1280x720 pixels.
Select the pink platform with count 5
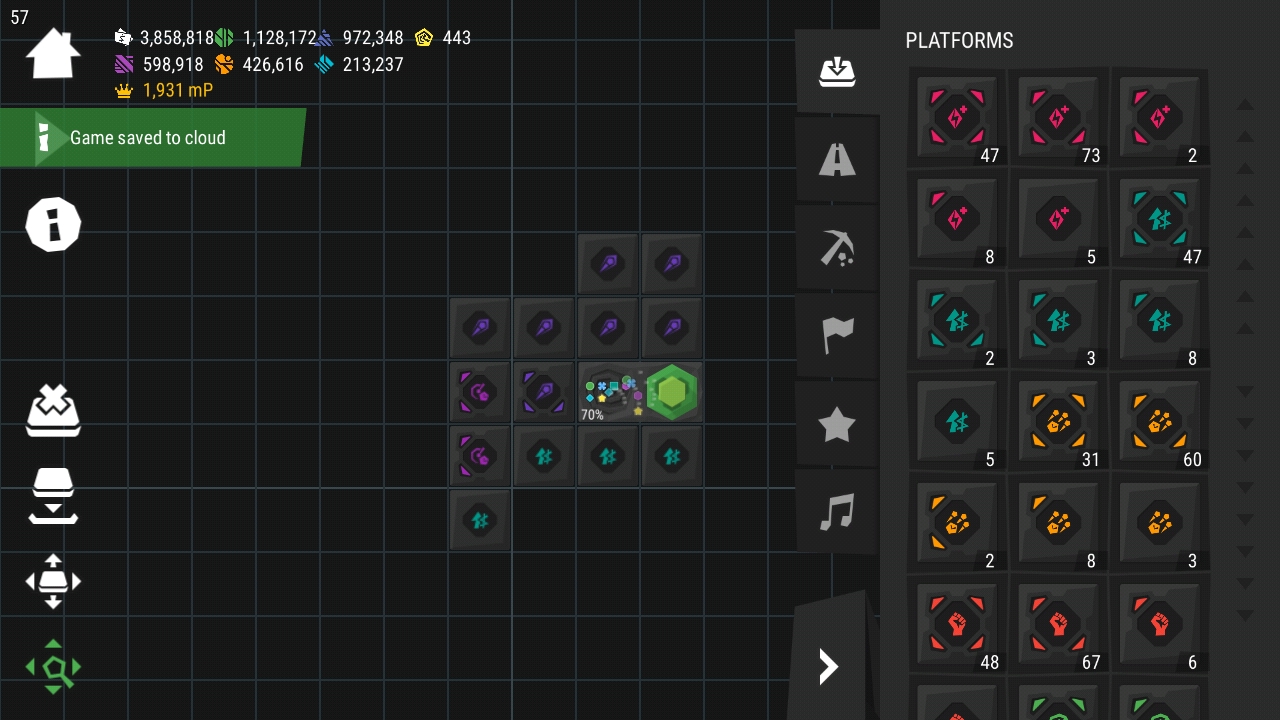click(1058, 219)
